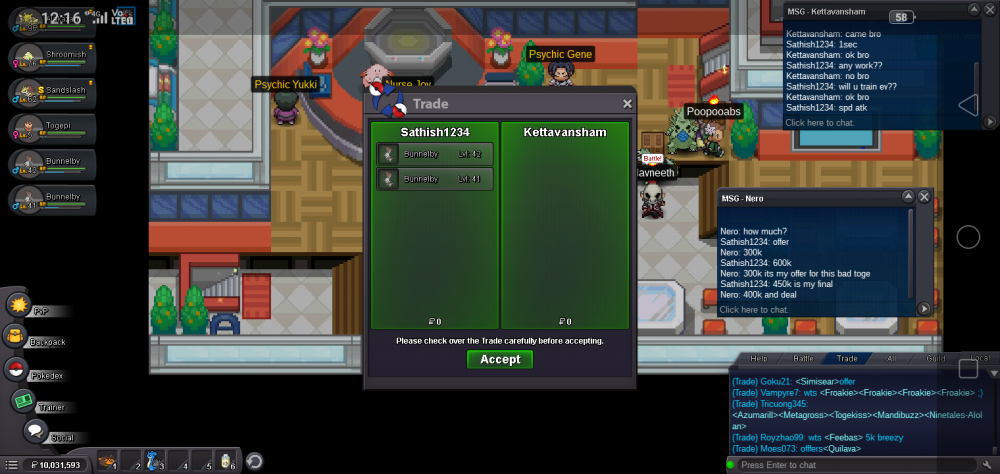The image size is (1000, 474).
Task: Show the Guild chat tab
Action: pyautogui.click(x=936, y=358)
